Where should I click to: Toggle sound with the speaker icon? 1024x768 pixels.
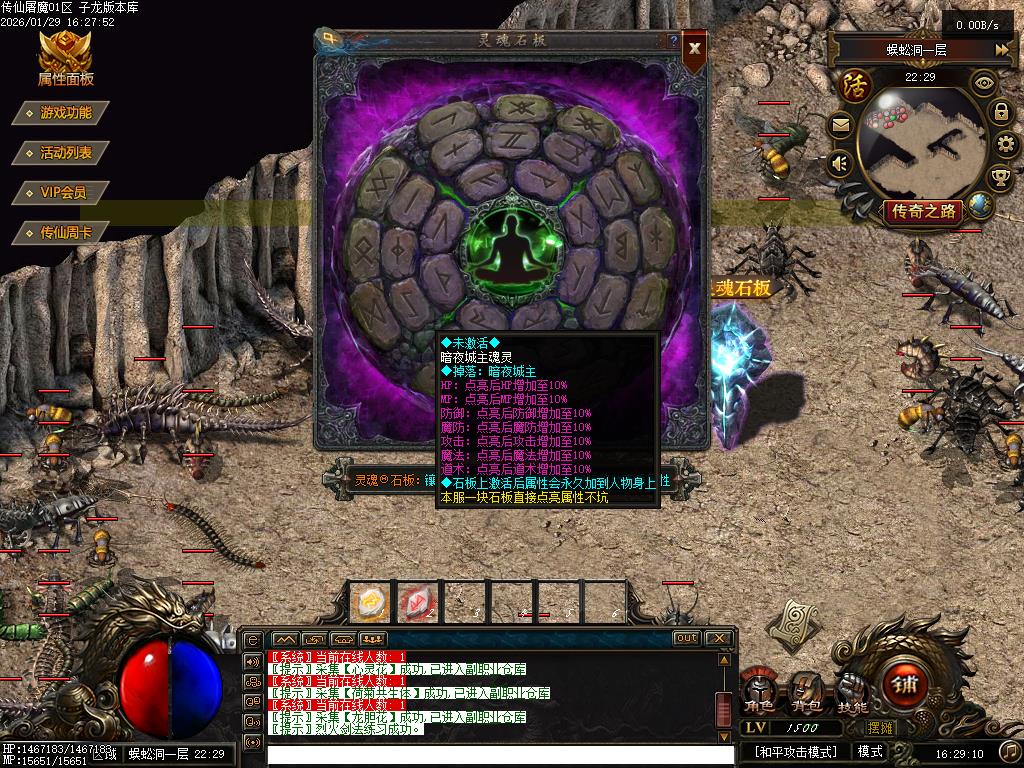click(x=840, y=162)
